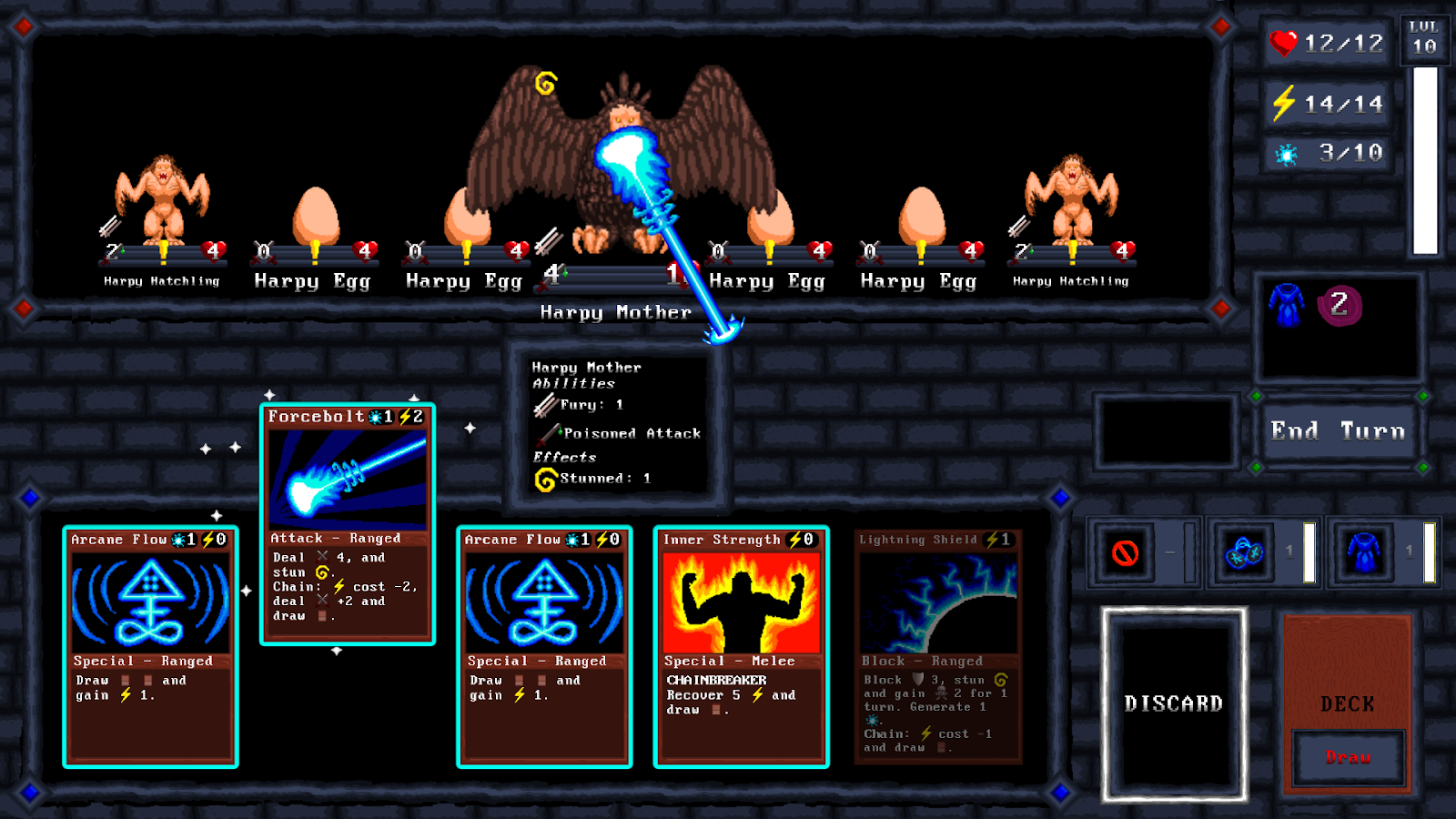The width and height of the screenshot is (1456, 819).
Task: Click the red Draw button on the deck
Action: pos(1350,757)
